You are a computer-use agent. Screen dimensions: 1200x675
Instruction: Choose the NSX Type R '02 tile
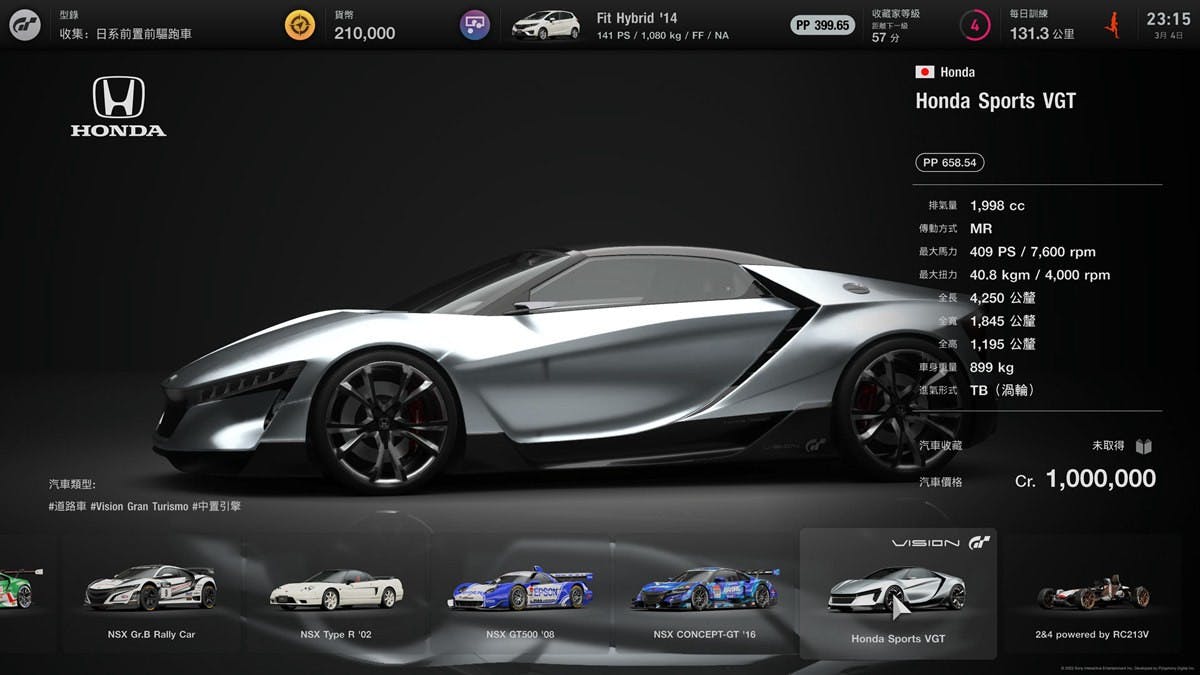[x=336, y=596]
